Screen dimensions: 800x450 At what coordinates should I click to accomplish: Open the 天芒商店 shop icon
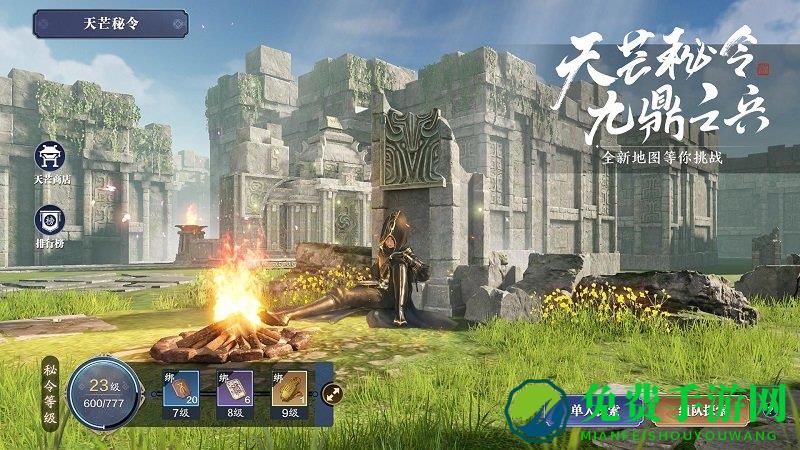click(x=48, y=157)
